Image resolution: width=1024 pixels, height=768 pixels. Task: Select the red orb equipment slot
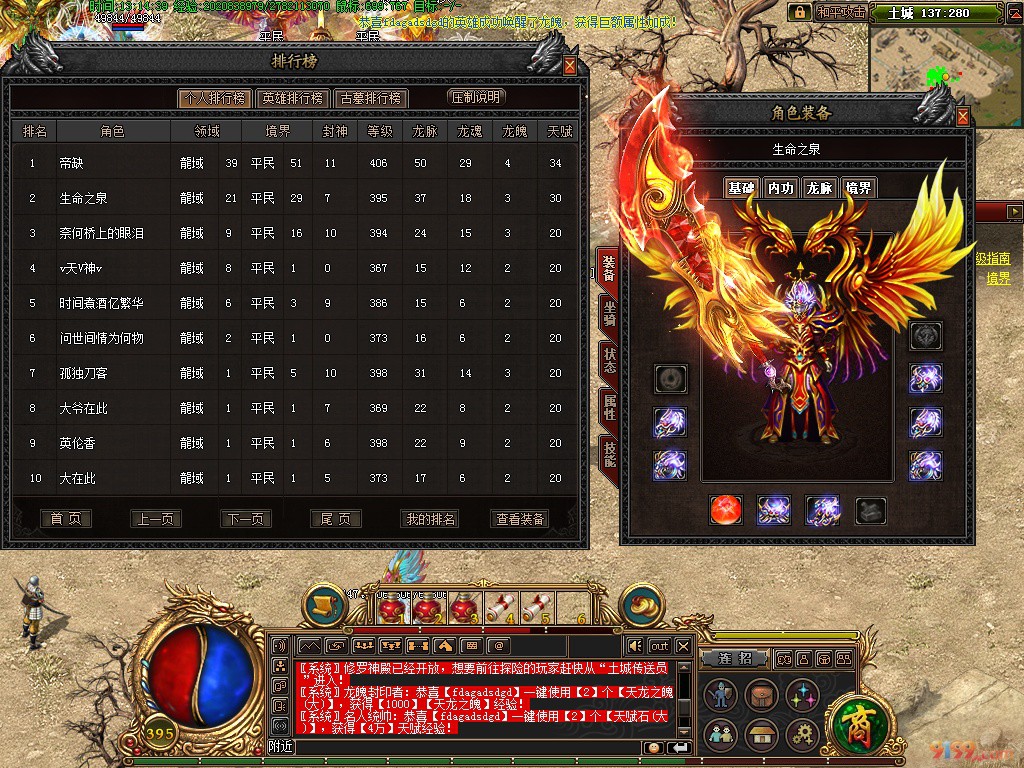pyautogui.click(x=725, y=510)
